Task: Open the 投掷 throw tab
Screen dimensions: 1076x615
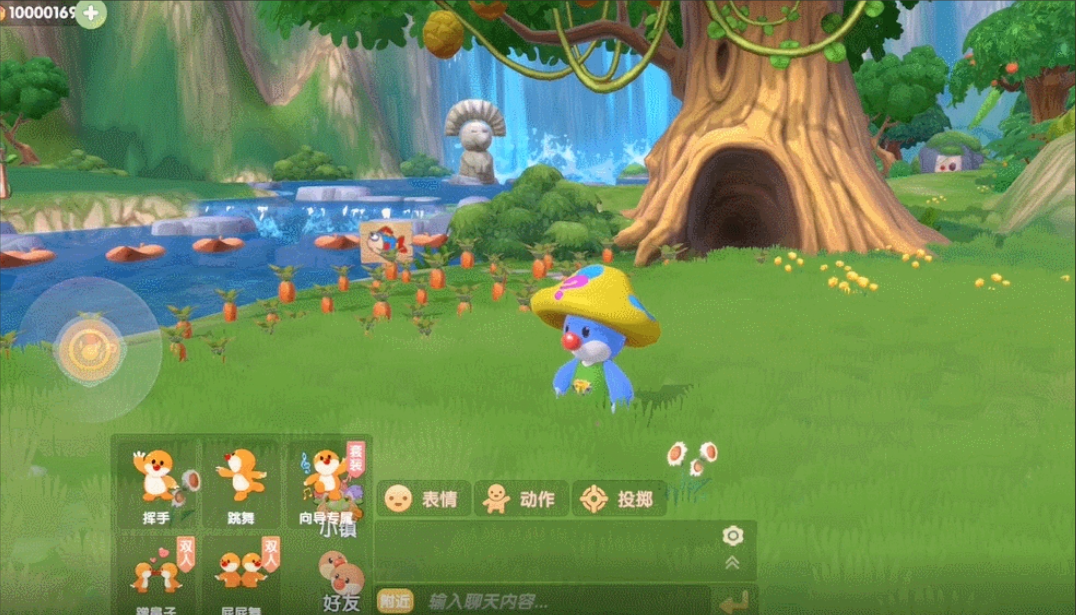Action: coord(621,498)
